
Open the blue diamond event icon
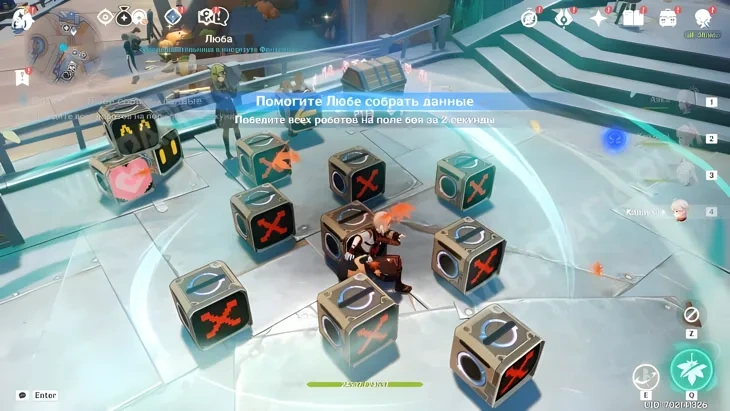click(x=174, y=16)
